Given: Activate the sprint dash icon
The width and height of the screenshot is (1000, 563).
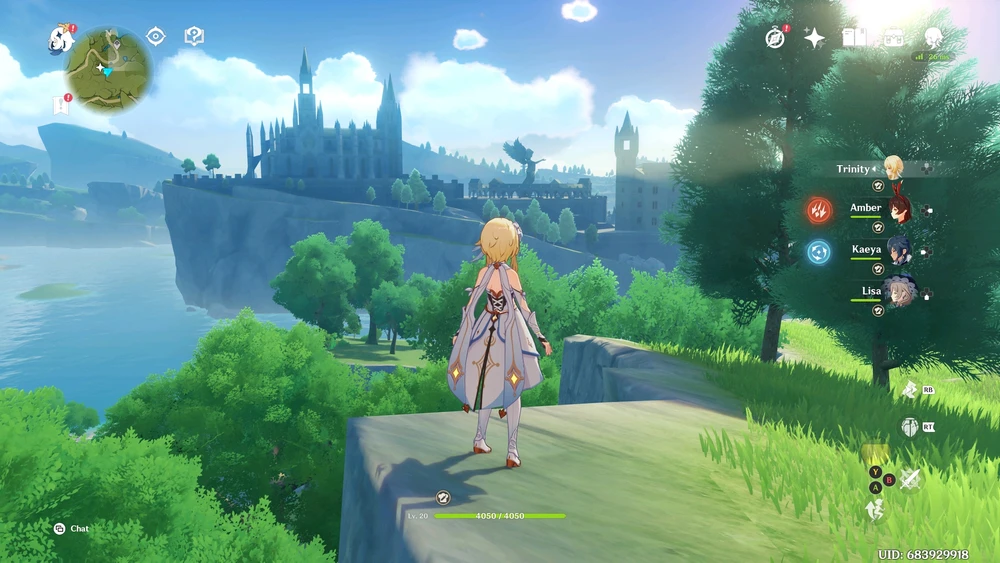Looking at the screenshot, I should click(x=876, y=509).
